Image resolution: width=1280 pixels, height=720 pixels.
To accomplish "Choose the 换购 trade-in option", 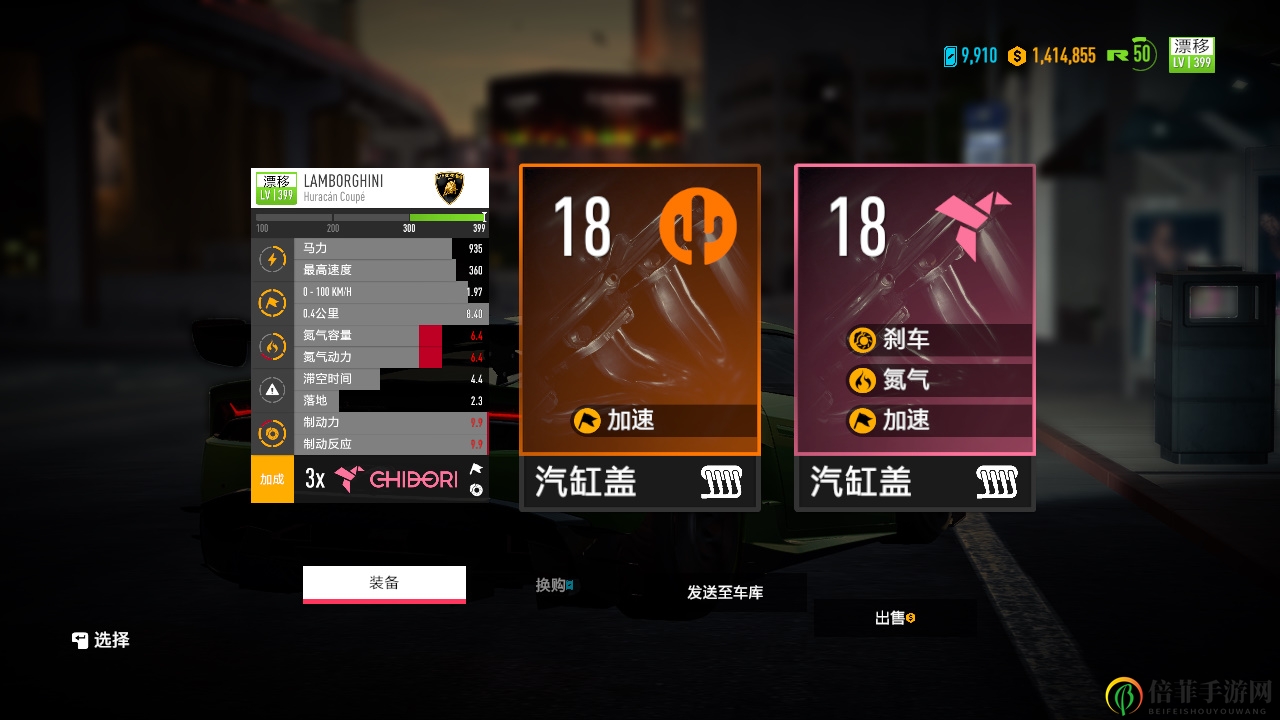I will [x=554, y=585].
